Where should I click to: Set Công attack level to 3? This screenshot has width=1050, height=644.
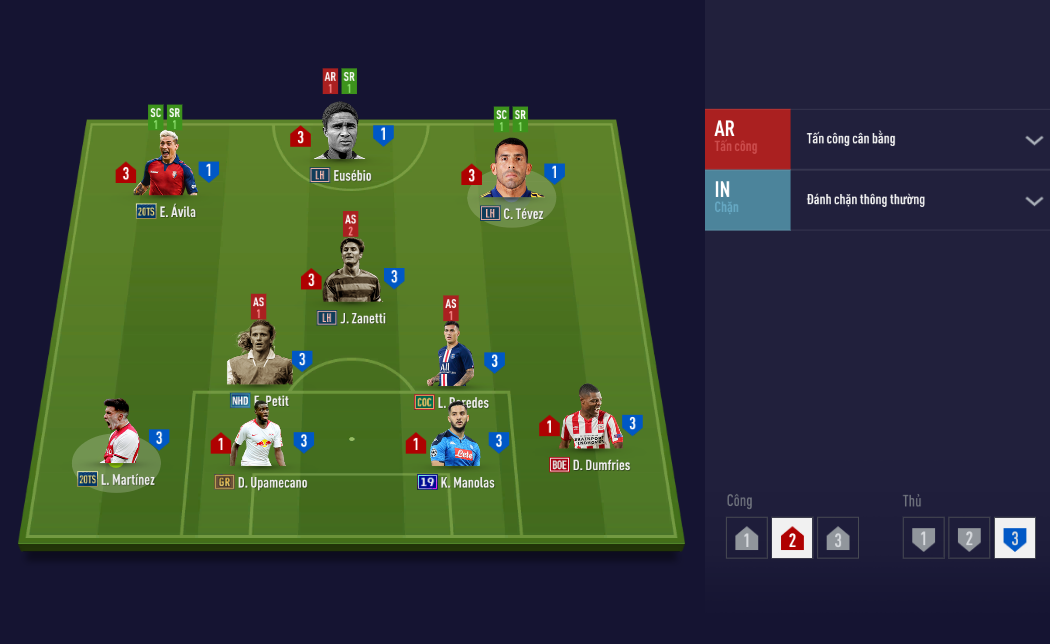point(838,539)
